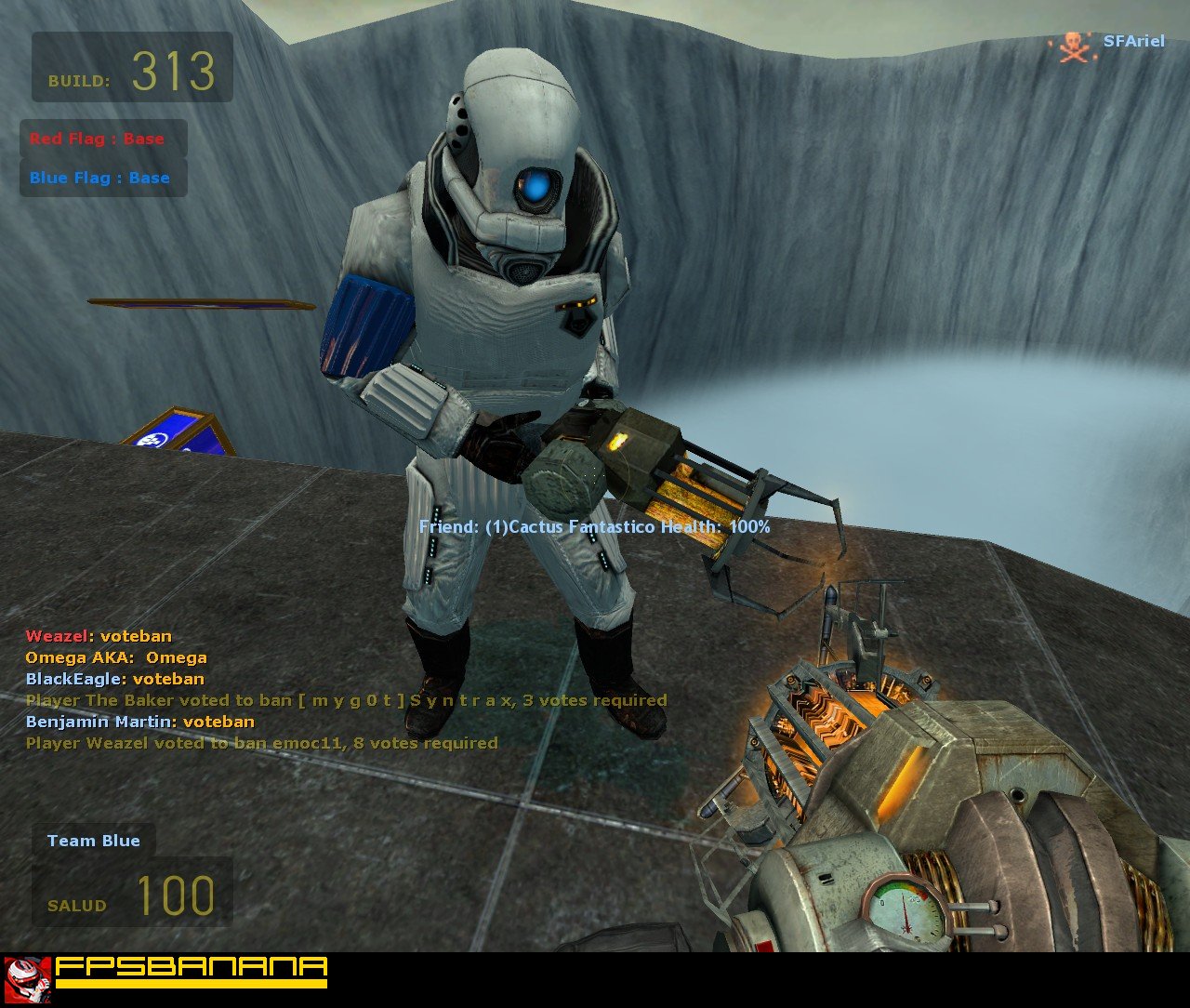Click Benjamin Martin's voteban chat message
The height and width of the screenshot is (1008, 1190).
tap(140, 722)
